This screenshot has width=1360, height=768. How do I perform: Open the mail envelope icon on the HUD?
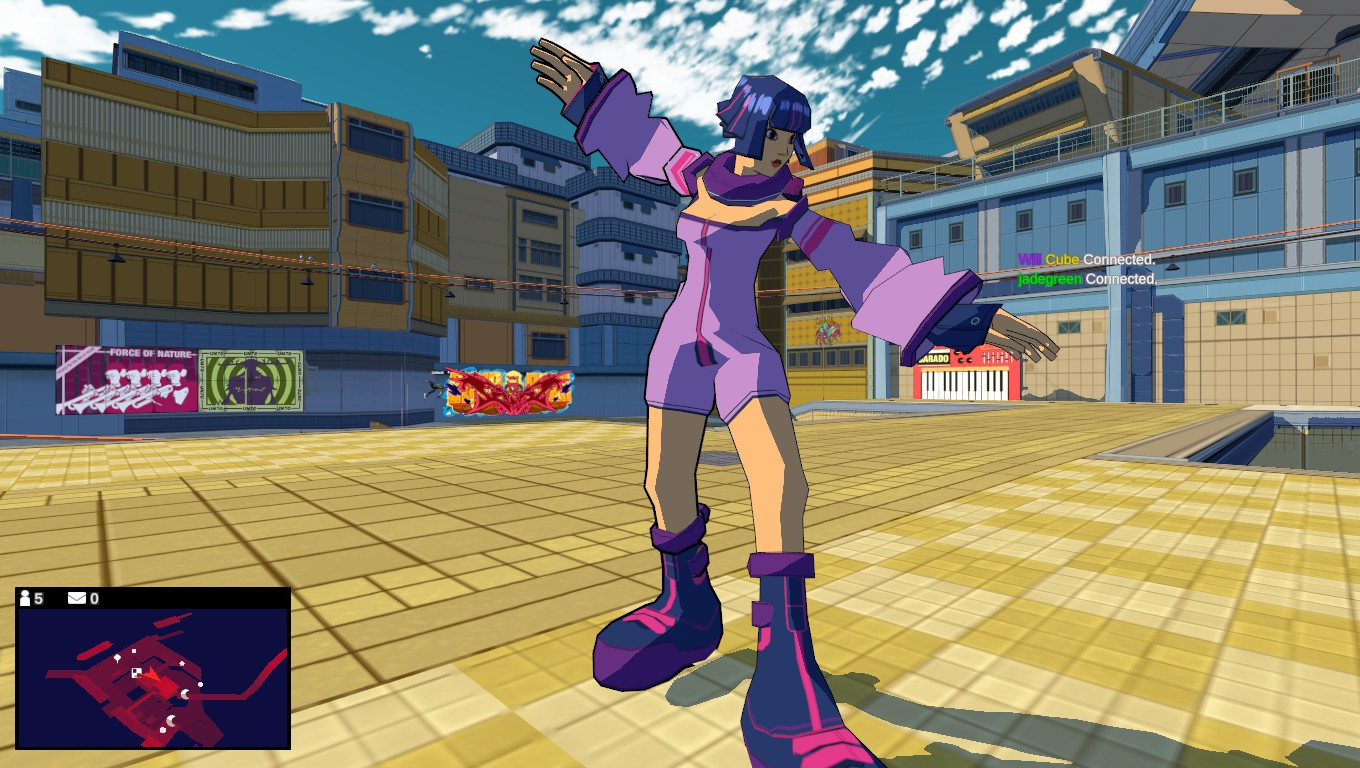pyautogui.click(x=77, y=599)
